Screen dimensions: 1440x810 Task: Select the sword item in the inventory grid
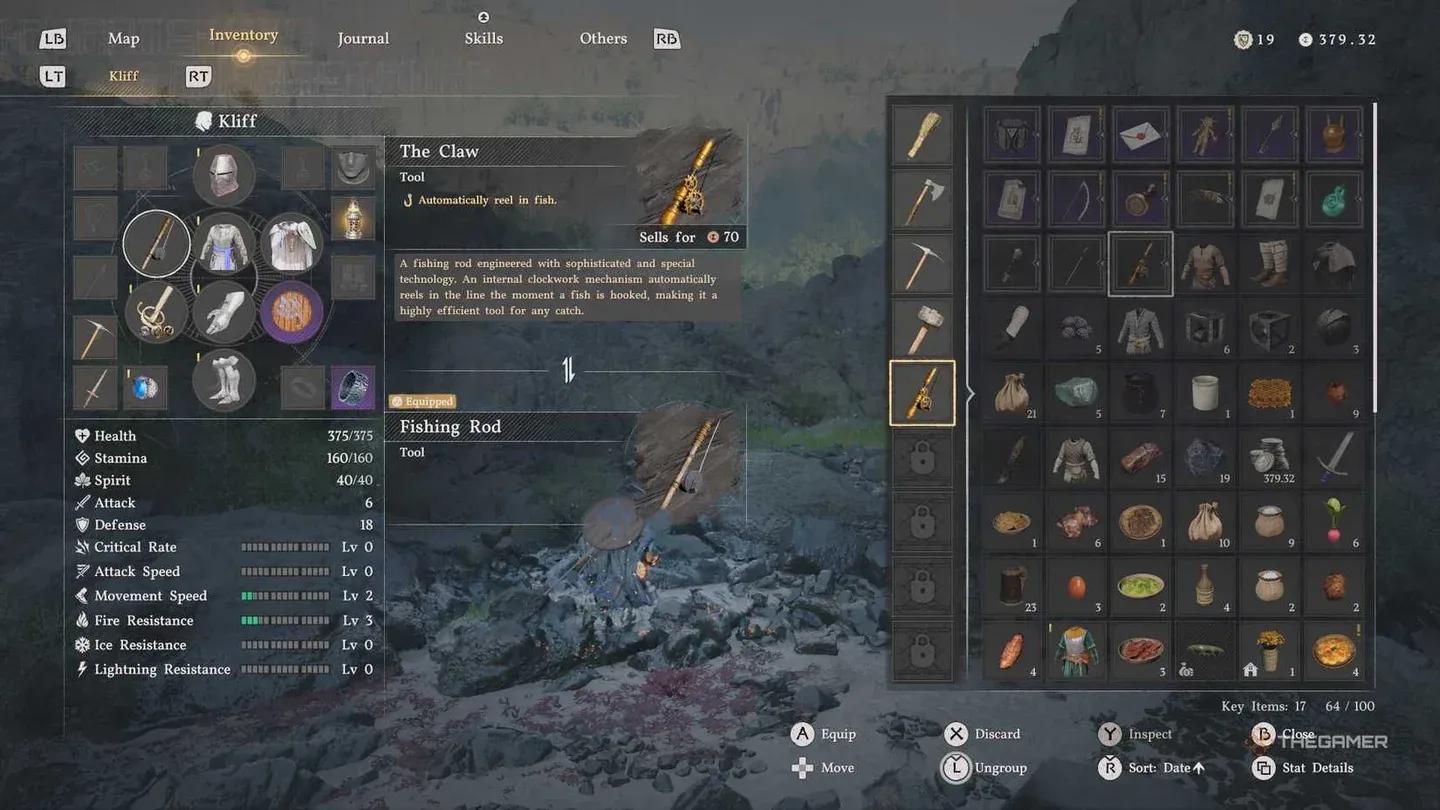pos(1333,458)
